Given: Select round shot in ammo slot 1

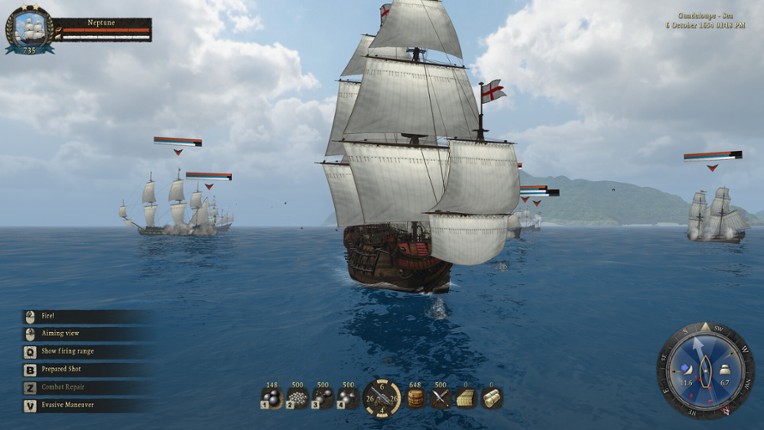Looking at the screenshot, I should coord(271,398).
